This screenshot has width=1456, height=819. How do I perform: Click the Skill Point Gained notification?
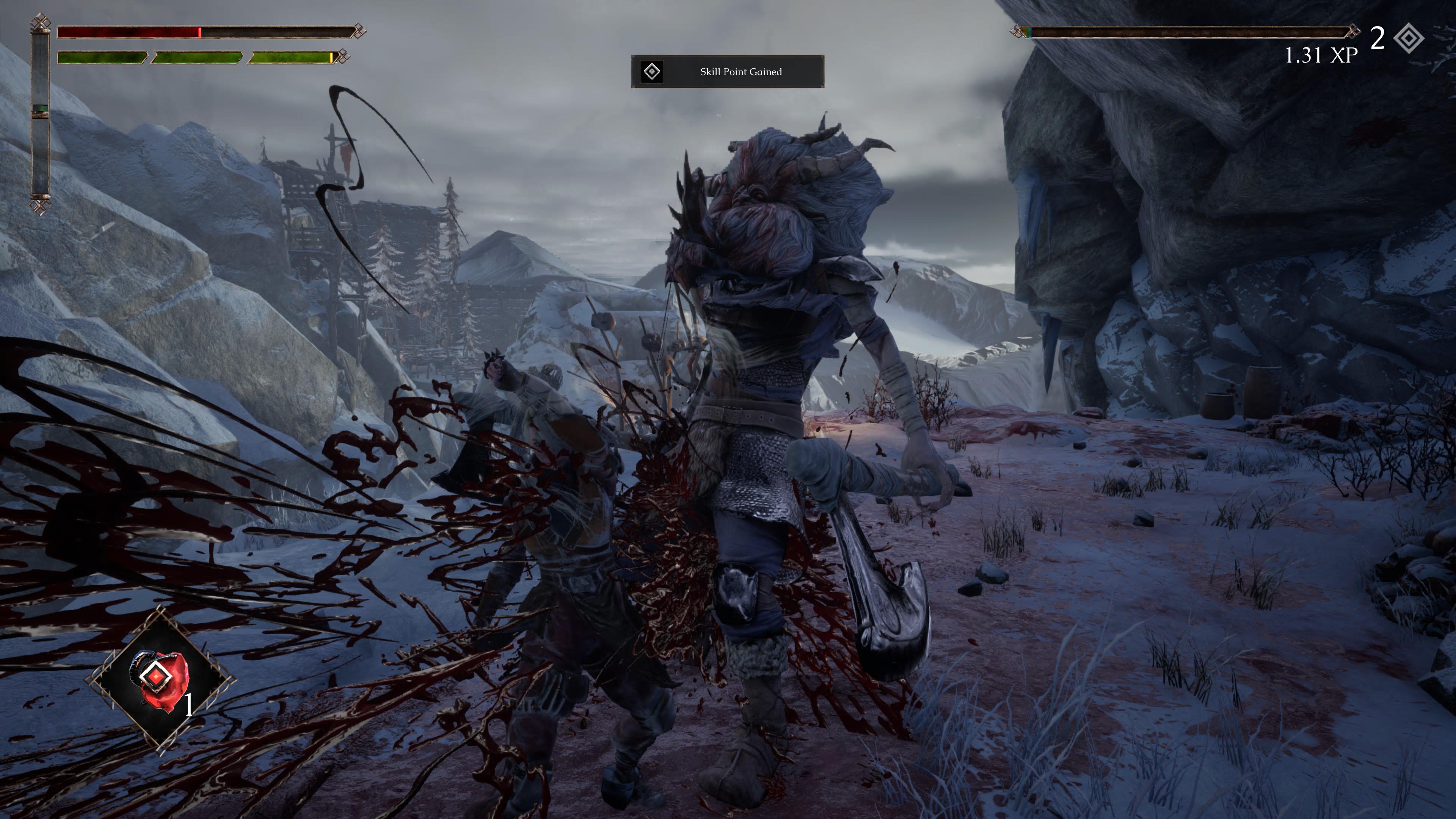[x=728, y=72]
